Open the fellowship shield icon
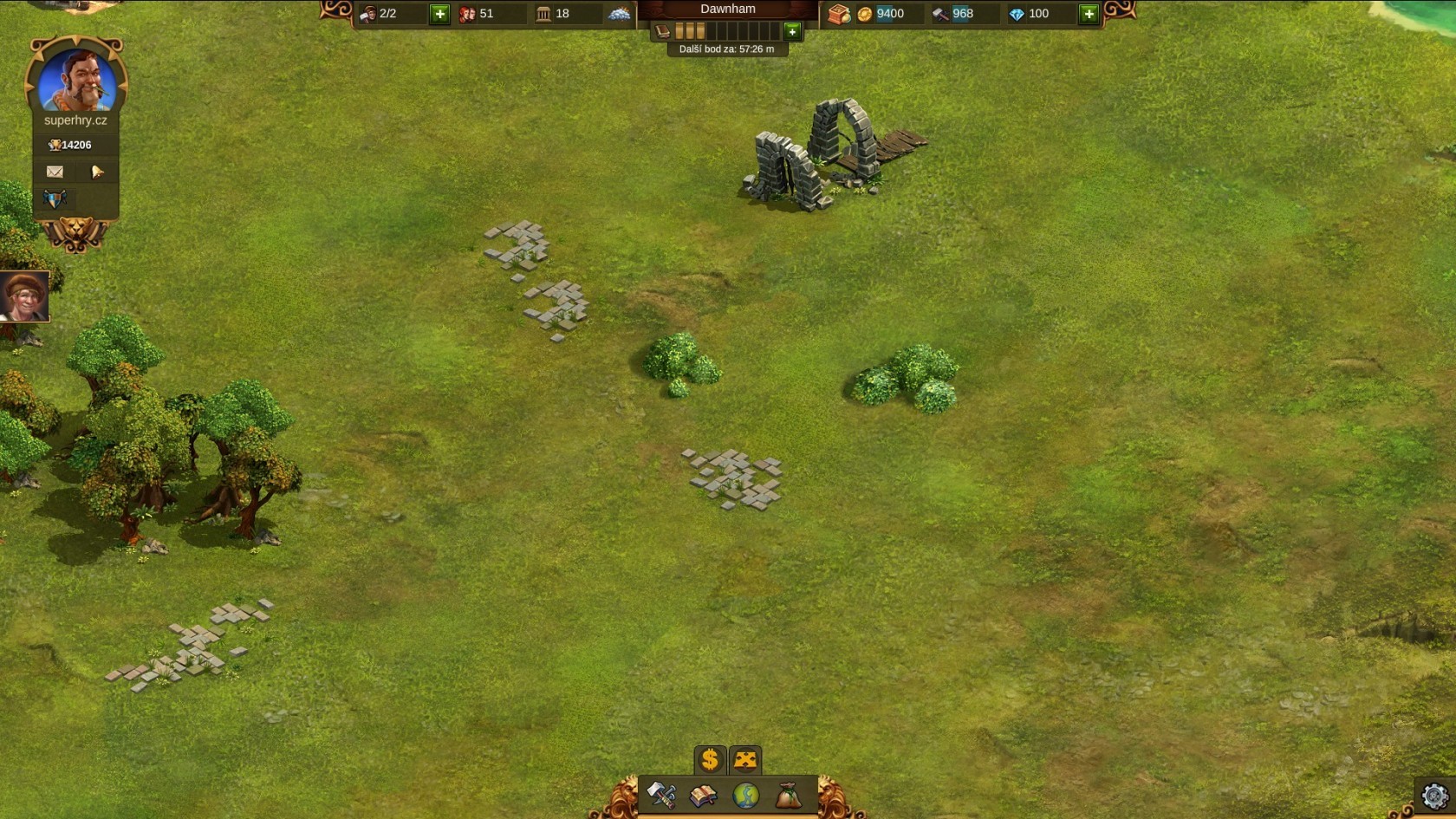Screen dimensions: 1456x819 [55, 199]
